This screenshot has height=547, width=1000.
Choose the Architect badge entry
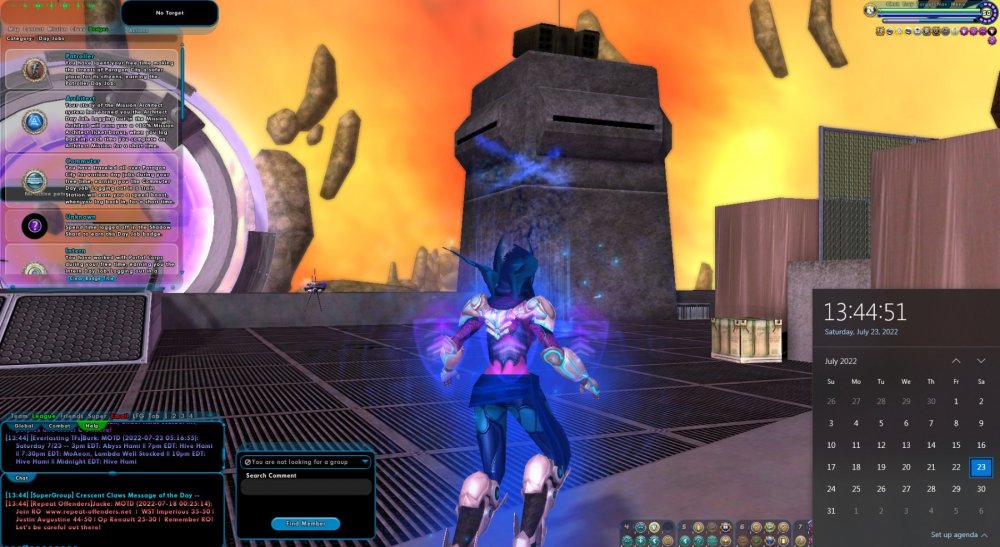pyautogui.click(x=35, y=121)
